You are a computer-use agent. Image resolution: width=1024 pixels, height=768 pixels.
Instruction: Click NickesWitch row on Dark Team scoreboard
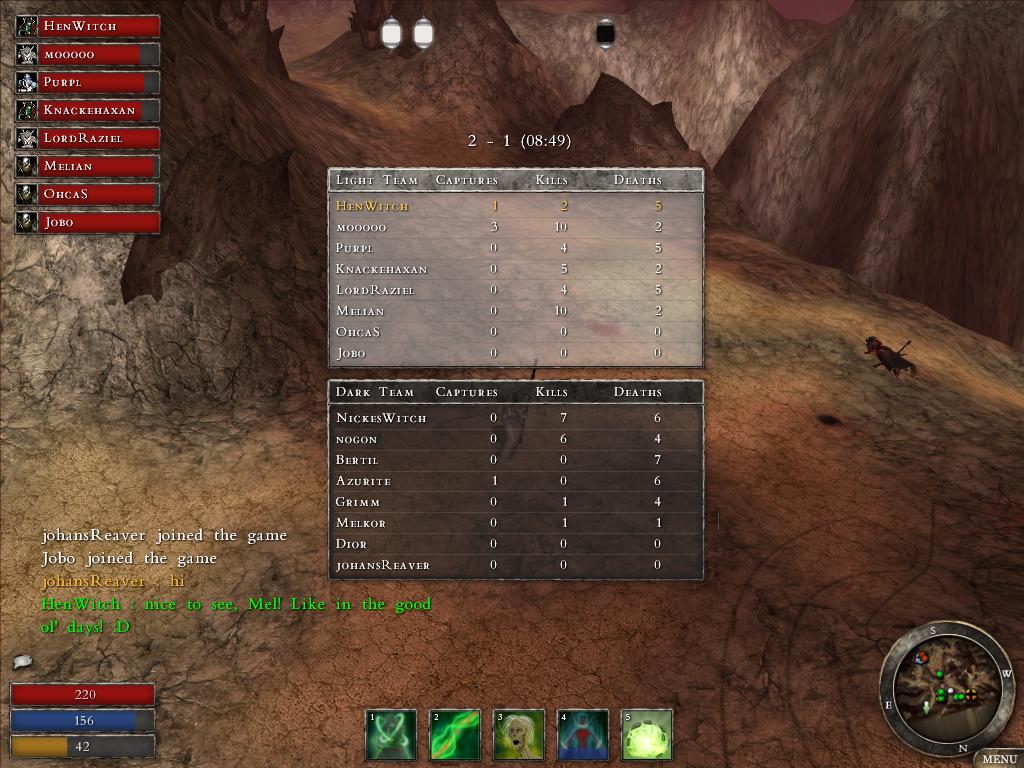click(x=515, y=418)
